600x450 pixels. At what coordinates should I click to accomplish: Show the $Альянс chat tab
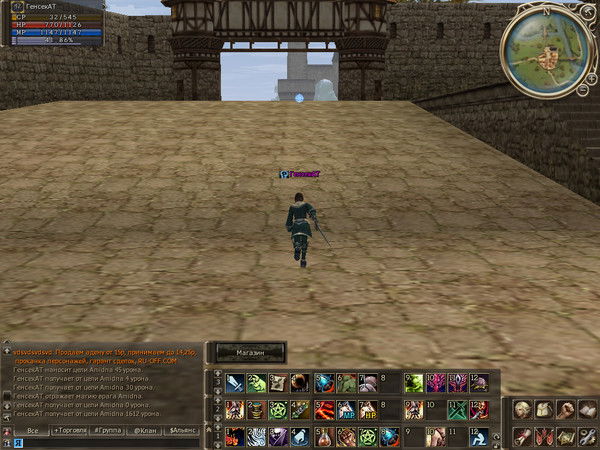coord(183,430)
